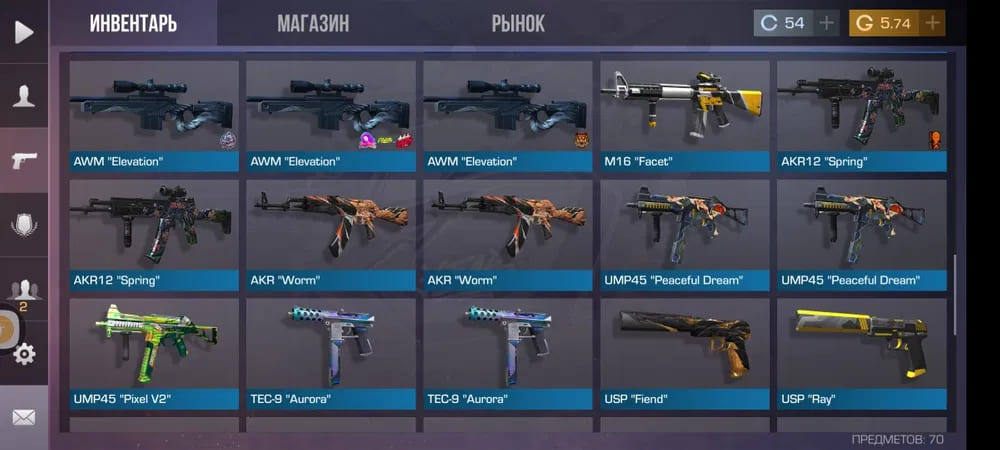Screen dimensions: 1000x450
Task: Open the player profile silhouette icon
Action: tap(23, 96)
